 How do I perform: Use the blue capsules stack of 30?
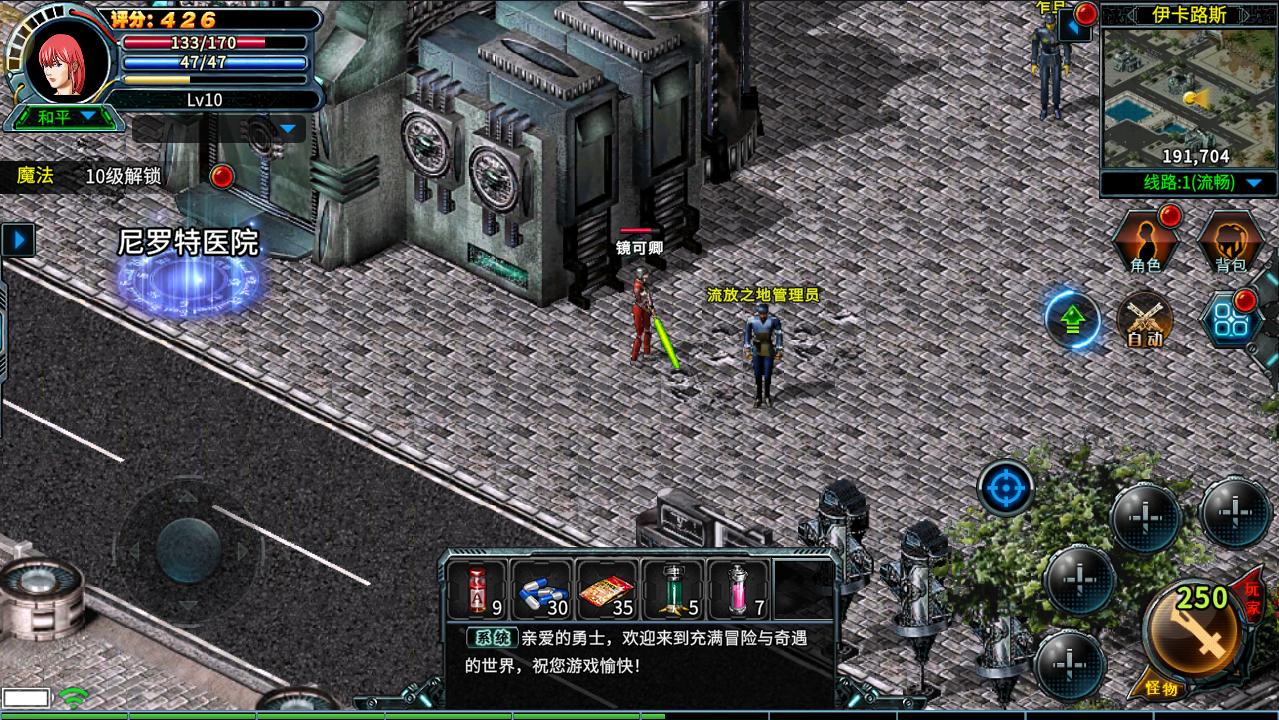(x=542, y=590)
